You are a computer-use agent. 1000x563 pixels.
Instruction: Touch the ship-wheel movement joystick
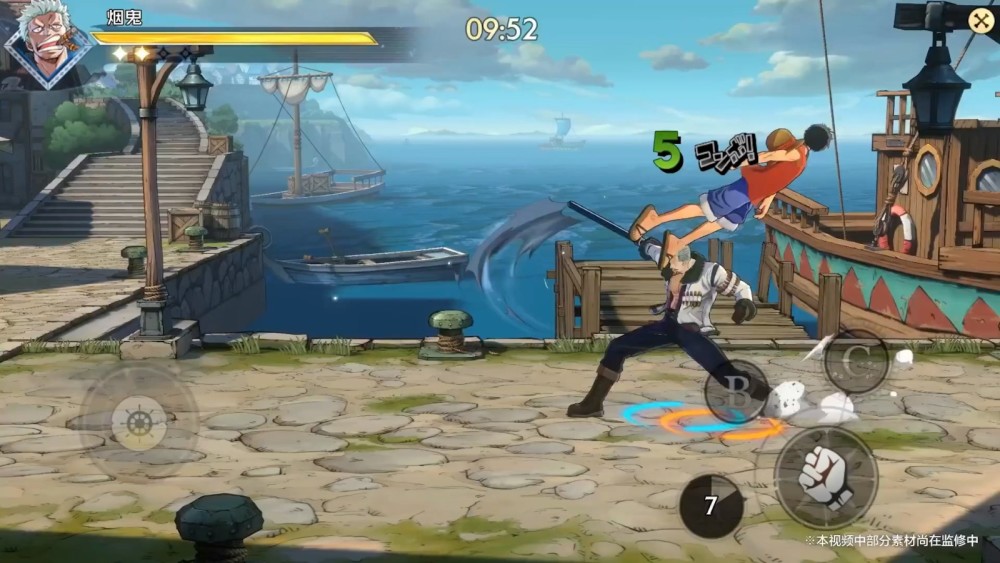coord(139,422)
